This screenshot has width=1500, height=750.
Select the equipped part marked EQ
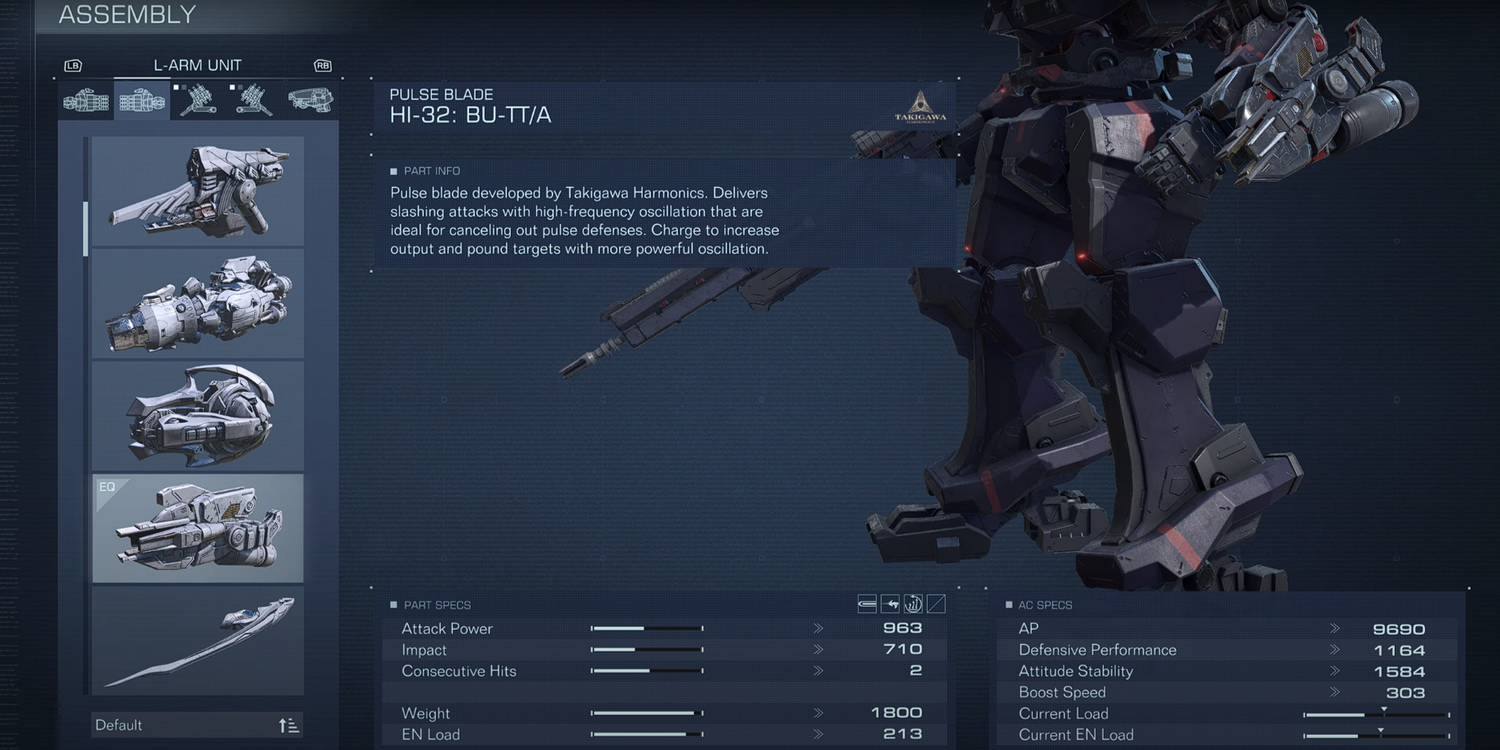[x=198, y=528]
